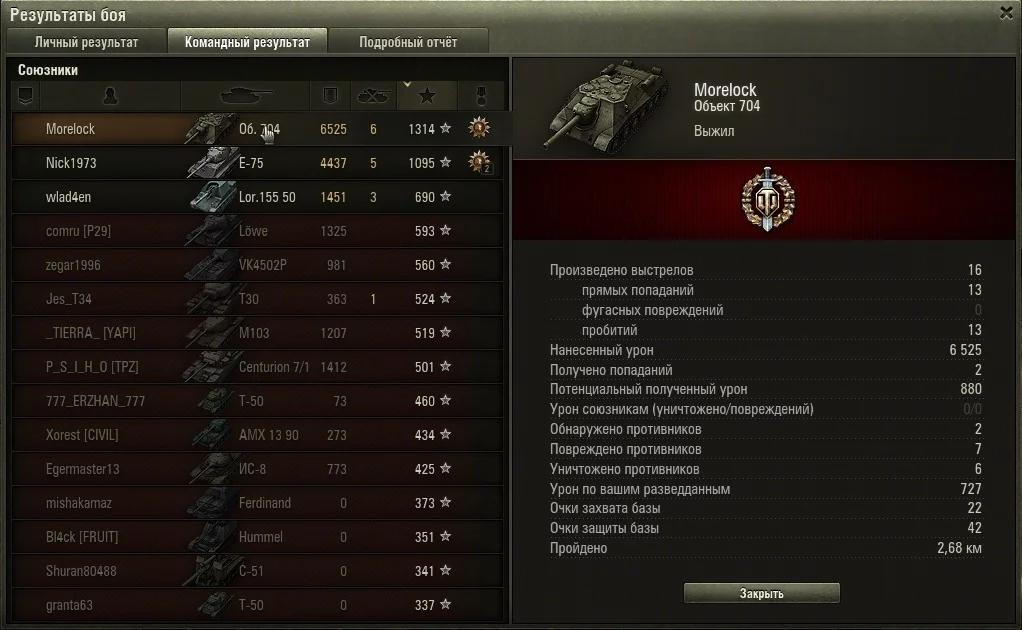Click the Закрыть button
Image resolution: width=1022 pixels, height=630 pixels.
761,593
